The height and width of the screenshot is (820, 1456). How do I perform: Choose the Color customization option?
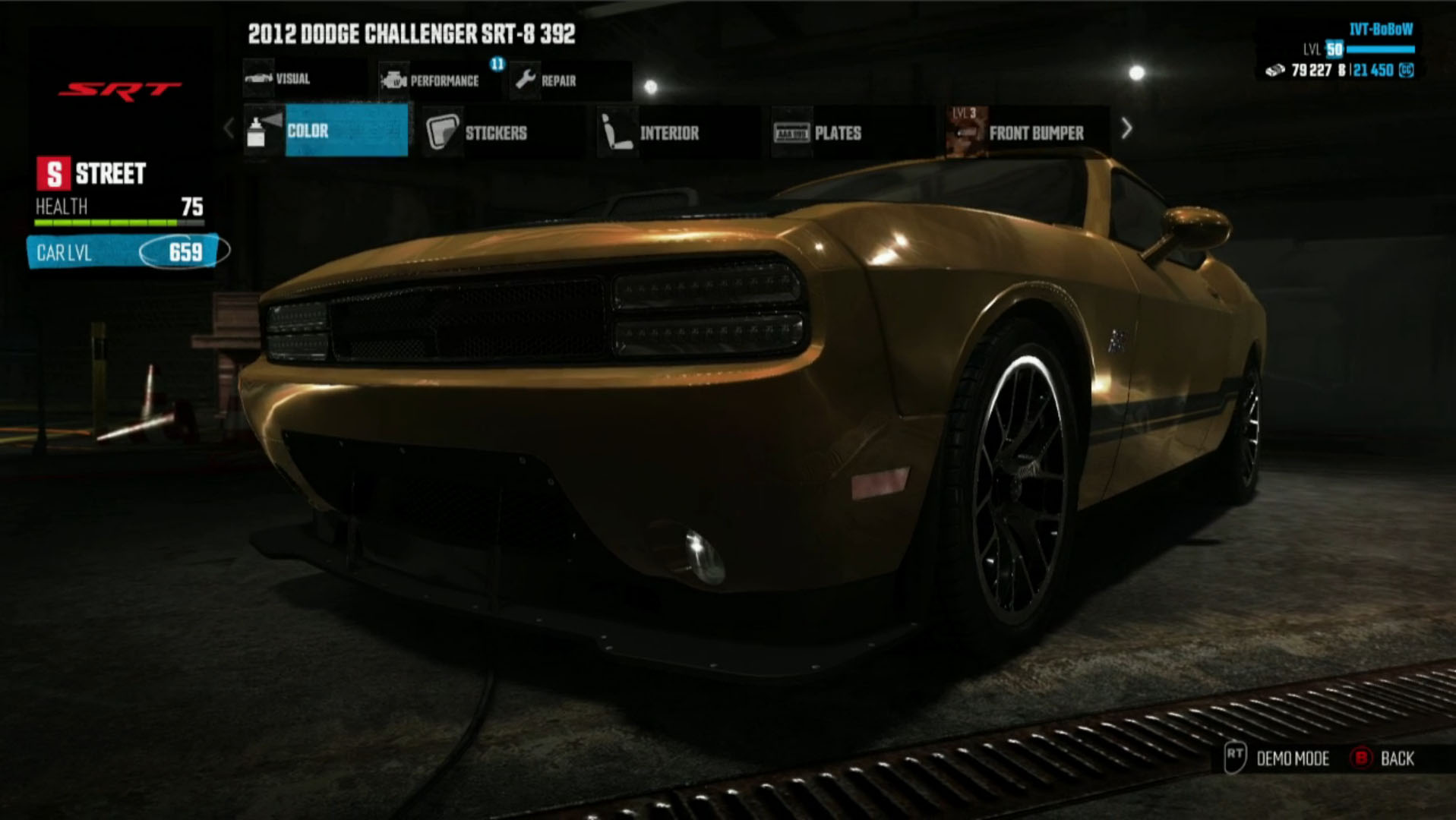pos(327,131)
